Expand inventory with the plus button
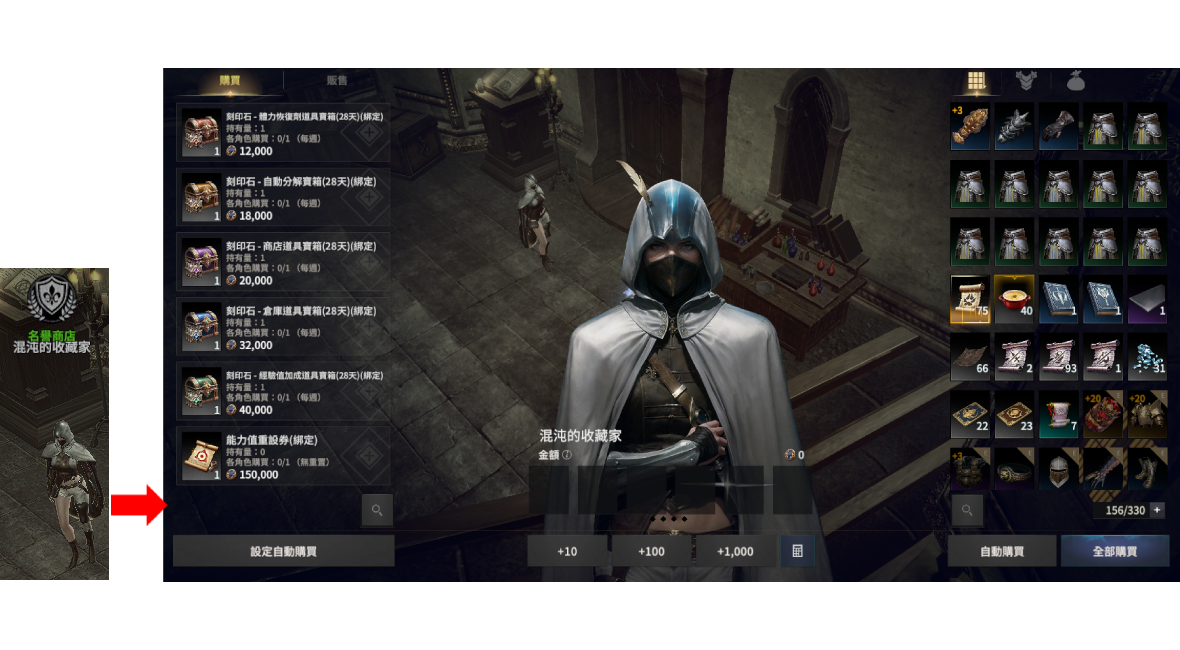 (1157, 510)
